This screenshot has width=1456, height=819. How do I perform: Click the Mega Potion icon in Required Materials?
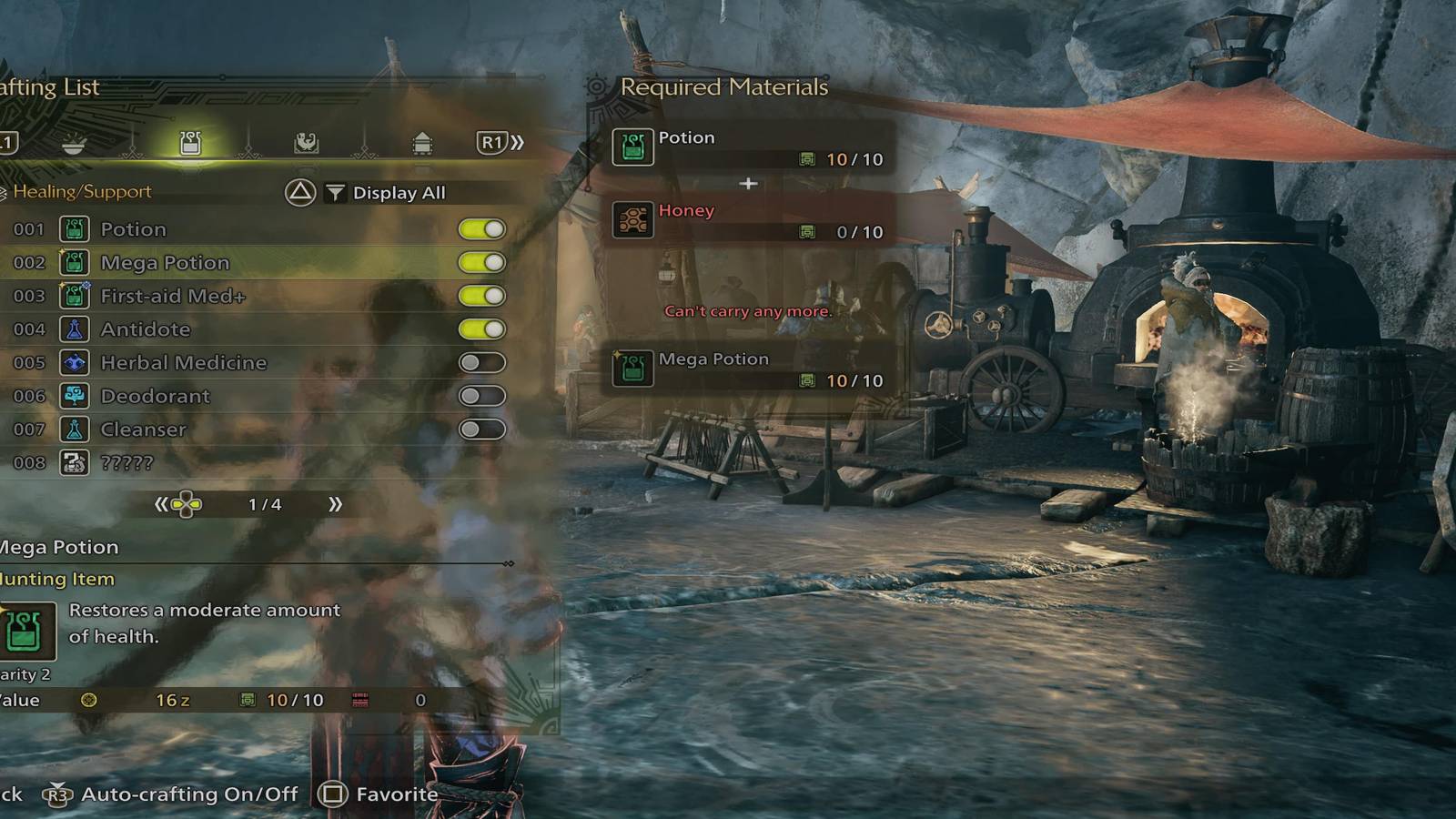tap(632, 369)
